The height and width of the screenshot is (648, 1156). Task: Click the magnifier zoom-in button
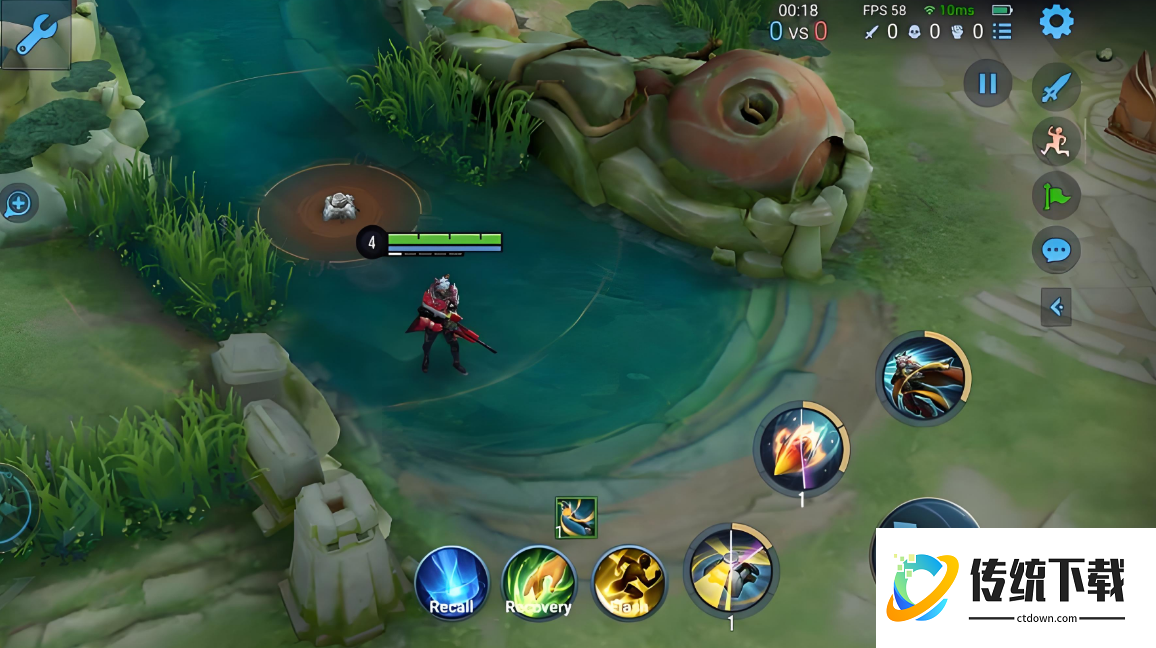pos(18,205)
